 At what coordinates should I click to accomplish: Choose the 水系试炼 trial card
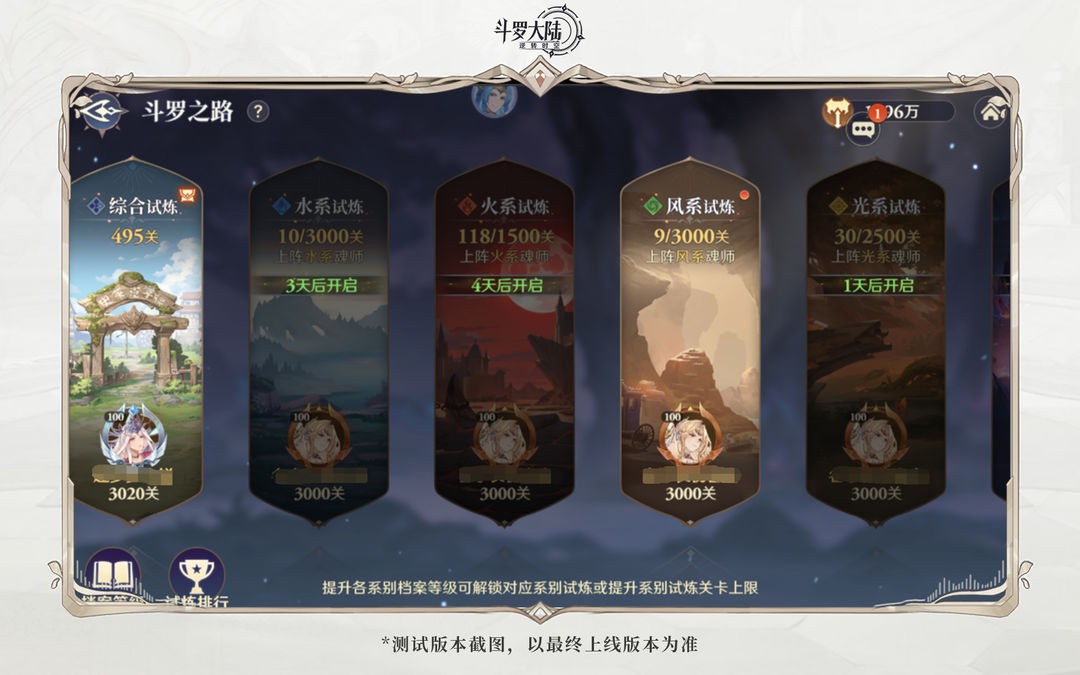click(316, 350)
